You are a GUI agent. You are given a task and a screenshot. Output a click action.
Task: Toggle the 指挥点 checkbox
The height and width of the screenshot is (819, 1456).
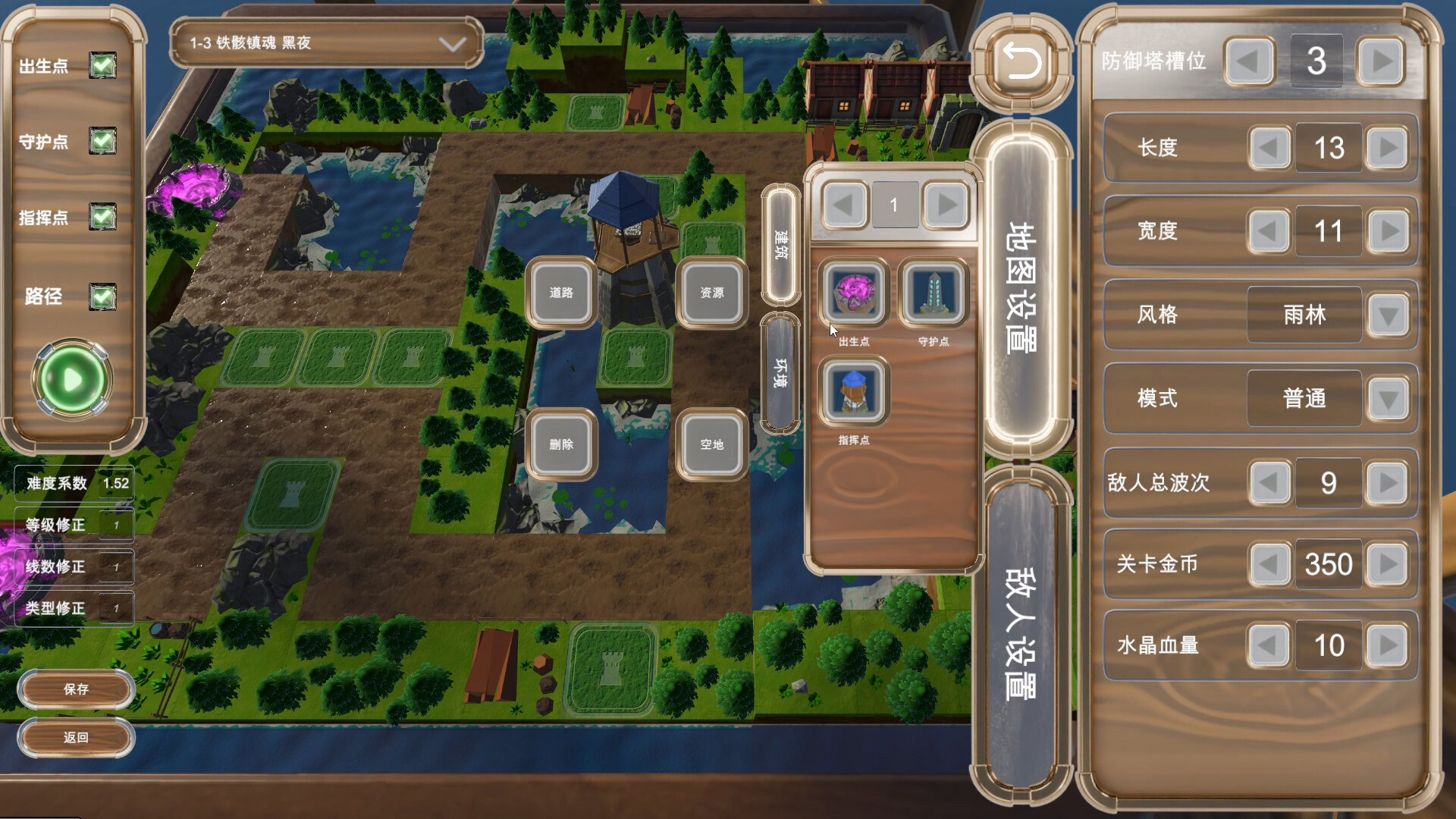(x=102, y=218)
